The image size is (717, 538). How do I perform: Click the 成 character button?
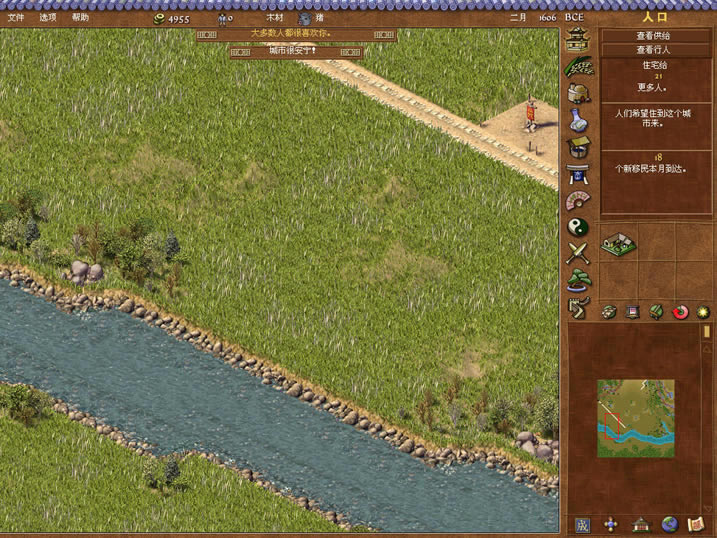pyautogui.click(x=583, y=524)
